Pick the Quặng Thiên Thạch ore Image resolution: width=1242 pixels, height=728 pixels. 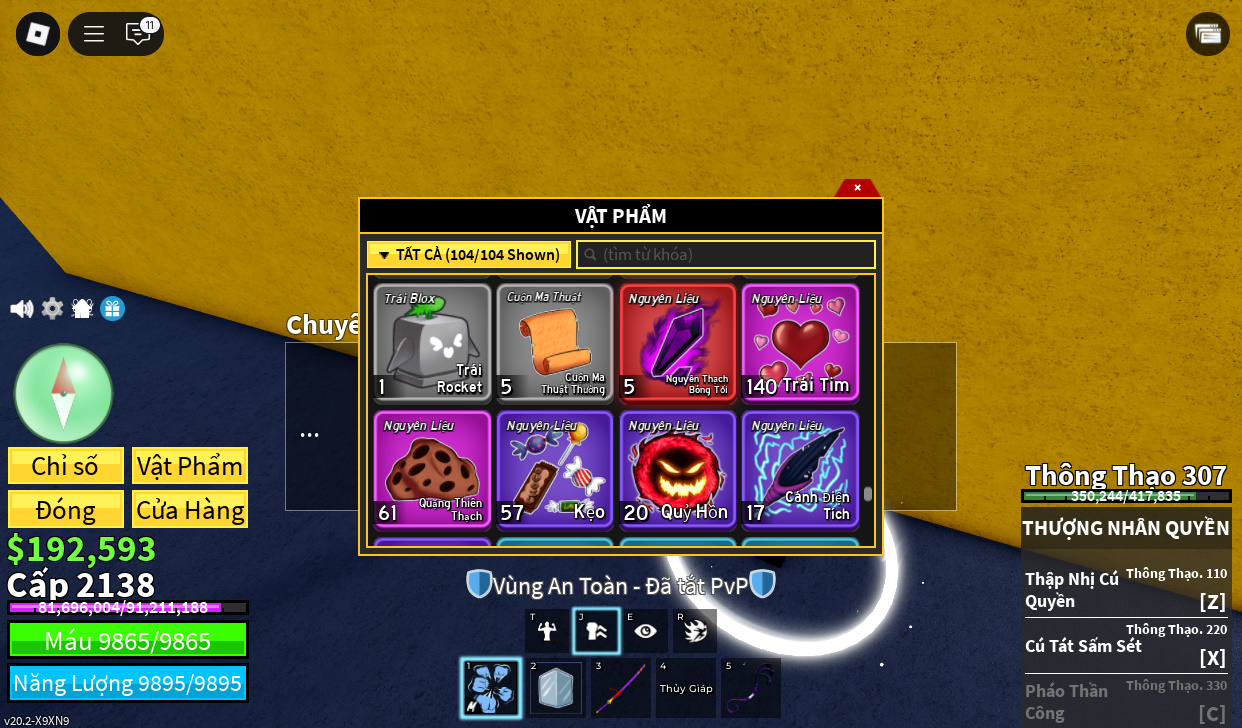(x=432, y=469)
